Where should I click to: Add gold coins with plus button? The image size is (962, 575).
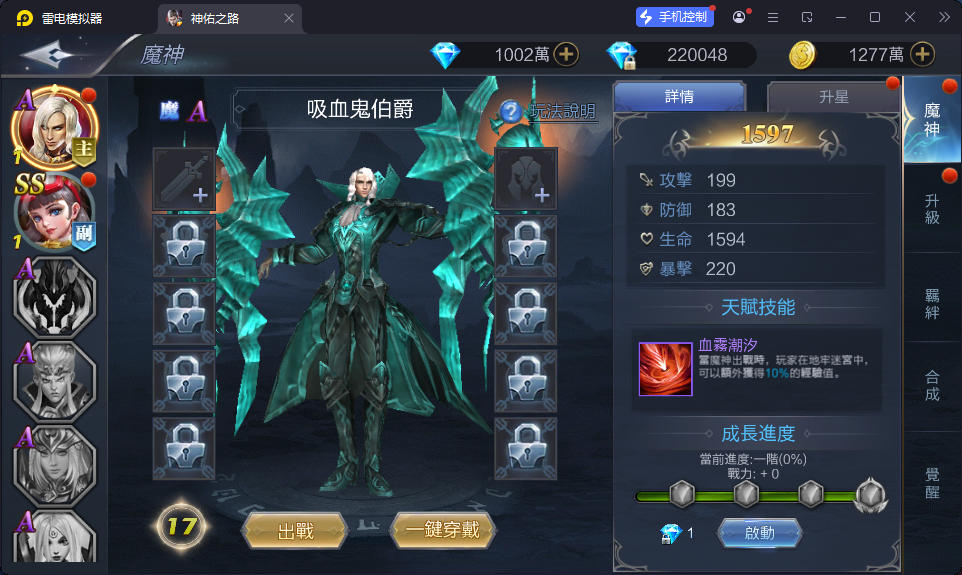922,55
